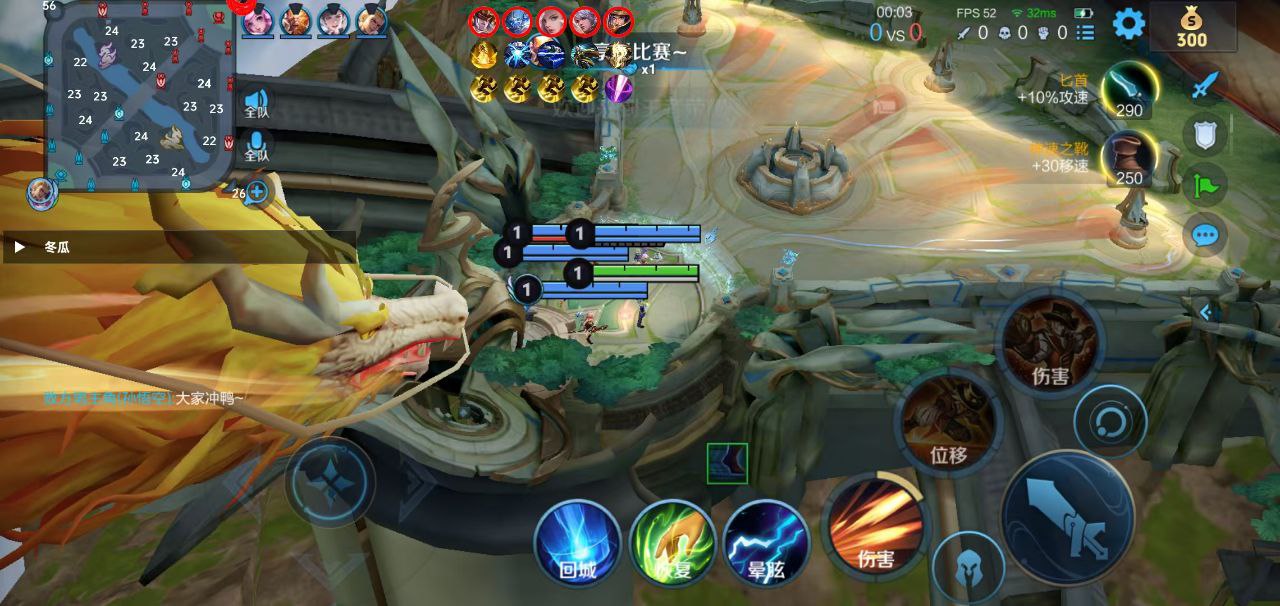Expand the 冬瓜 panel arrow
The height and width of the screenshot is (606, 1280).
tap(19, 246)
